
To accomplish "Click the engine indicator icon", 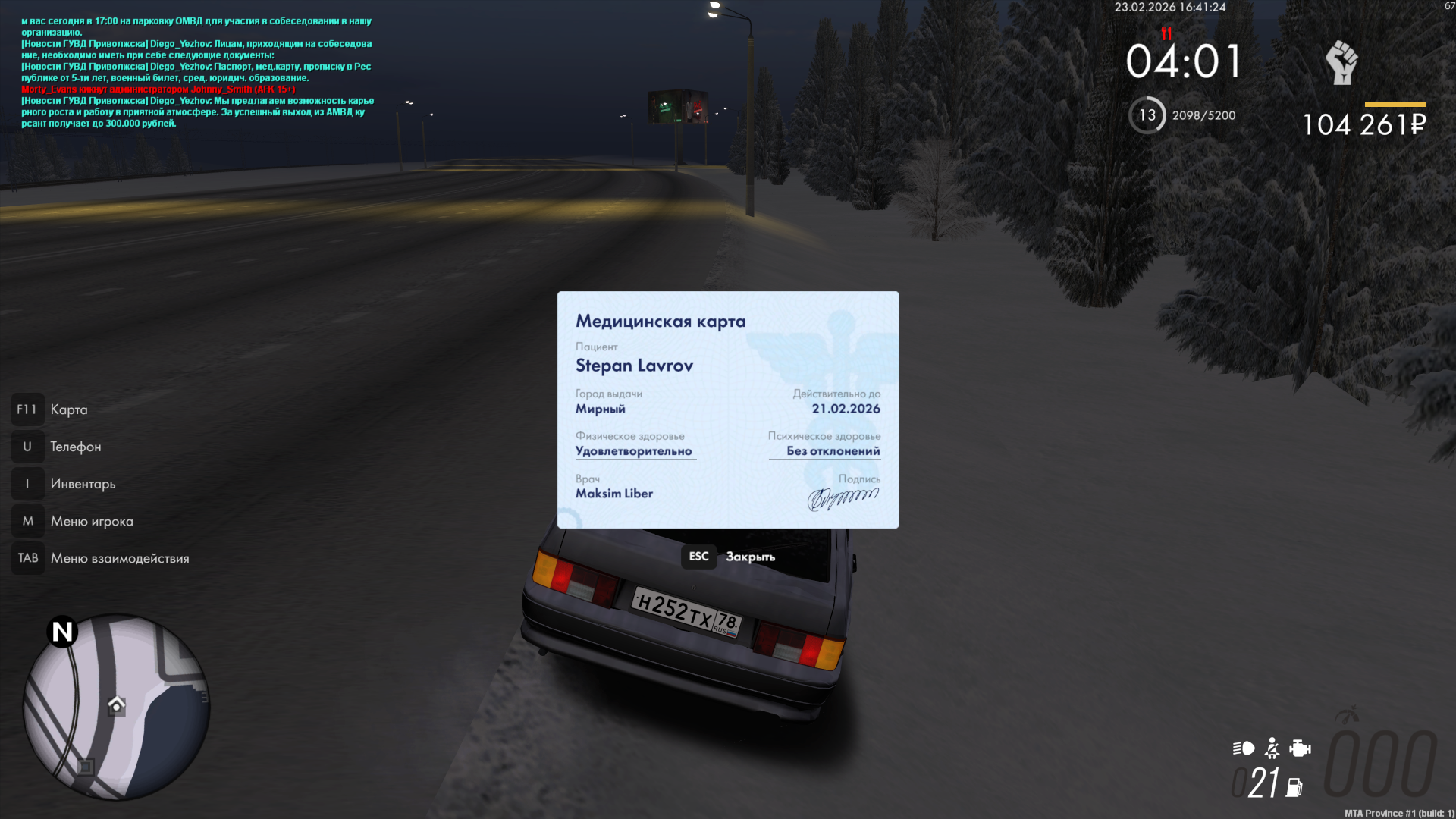I will (x=1300, y=748).
